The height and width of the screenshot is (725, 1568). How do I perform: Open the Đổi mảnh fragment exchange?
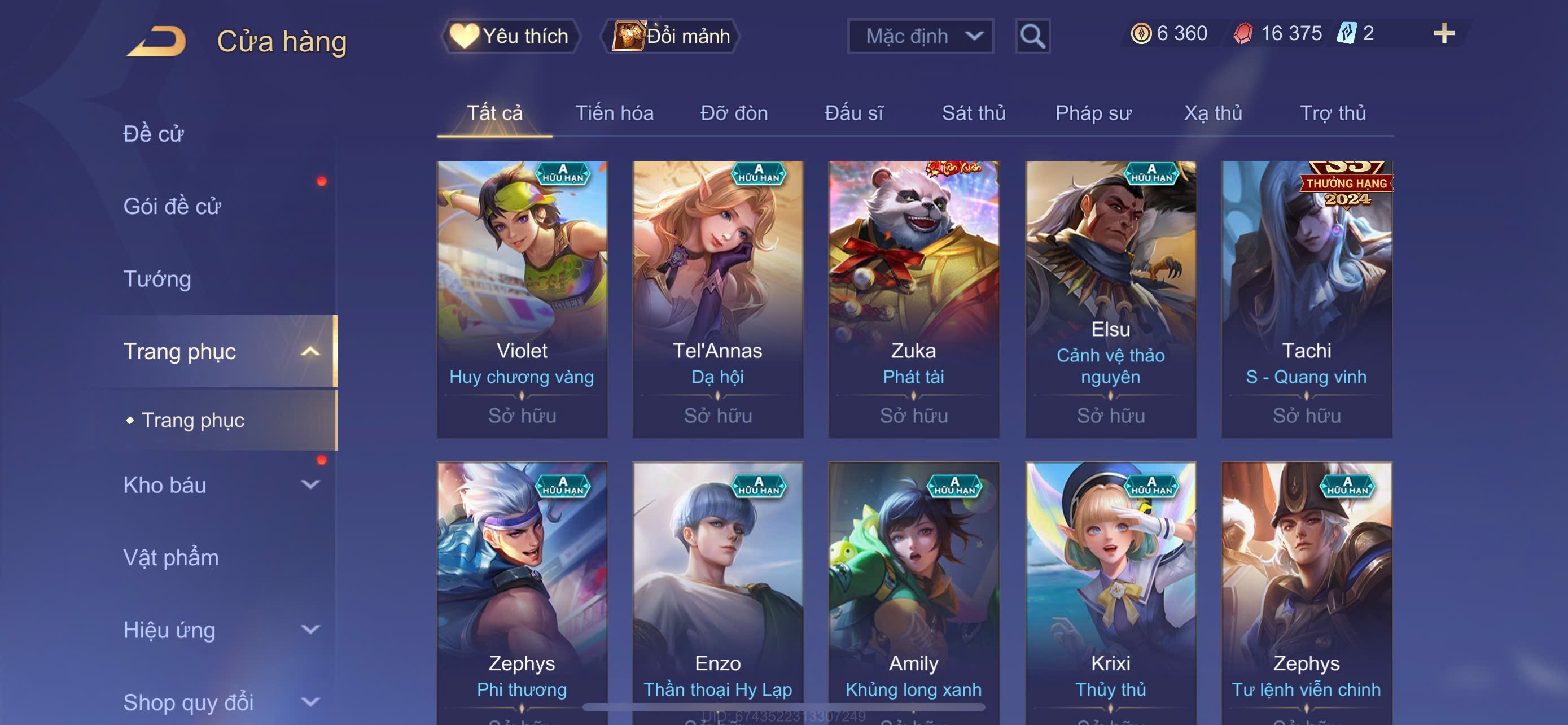671,37
